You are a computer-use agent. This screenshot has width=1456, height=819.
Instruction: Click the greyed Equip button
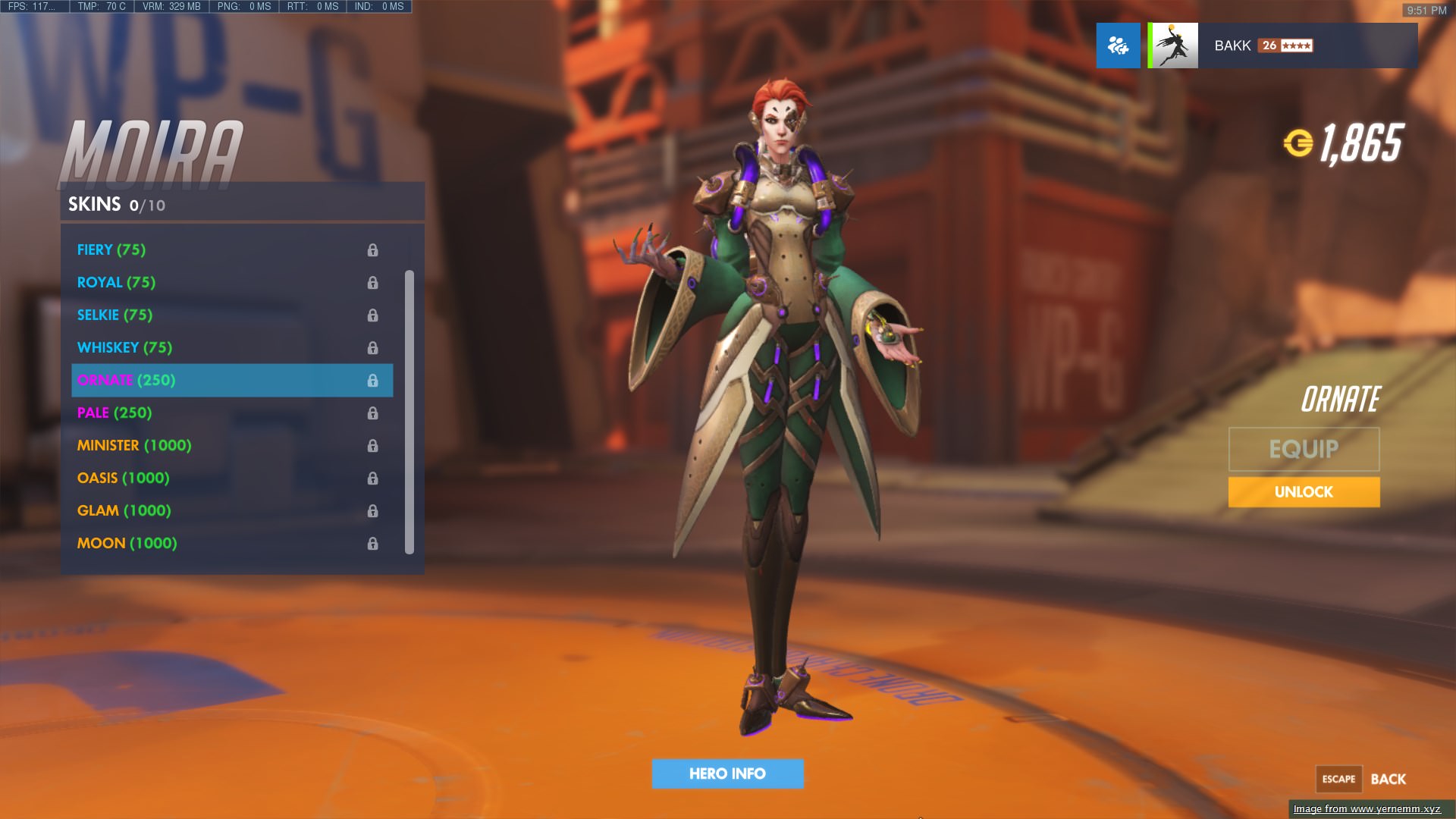click(1304, 449)
